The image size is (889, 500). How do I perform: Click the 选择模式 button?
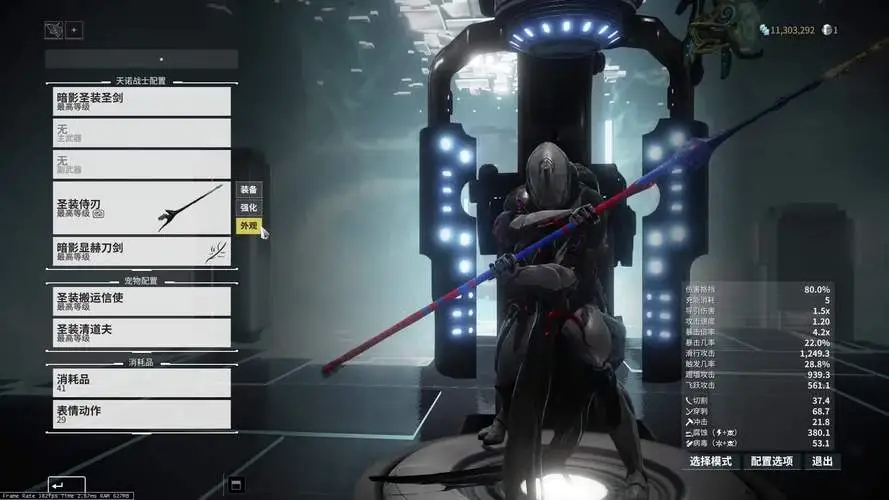click(711, 462)
